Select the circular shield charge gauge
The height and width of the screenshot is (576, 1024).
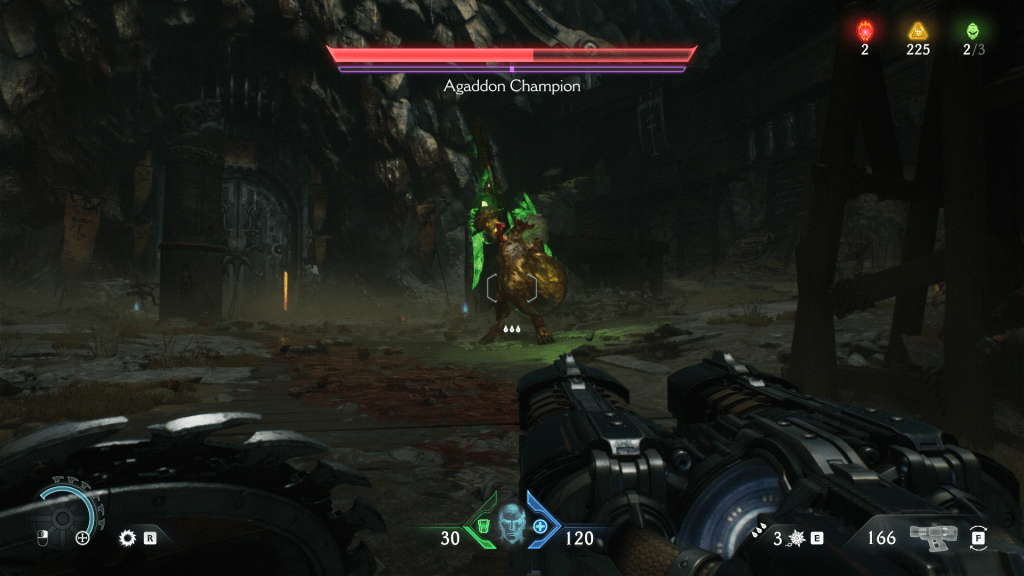pos(67,512)
